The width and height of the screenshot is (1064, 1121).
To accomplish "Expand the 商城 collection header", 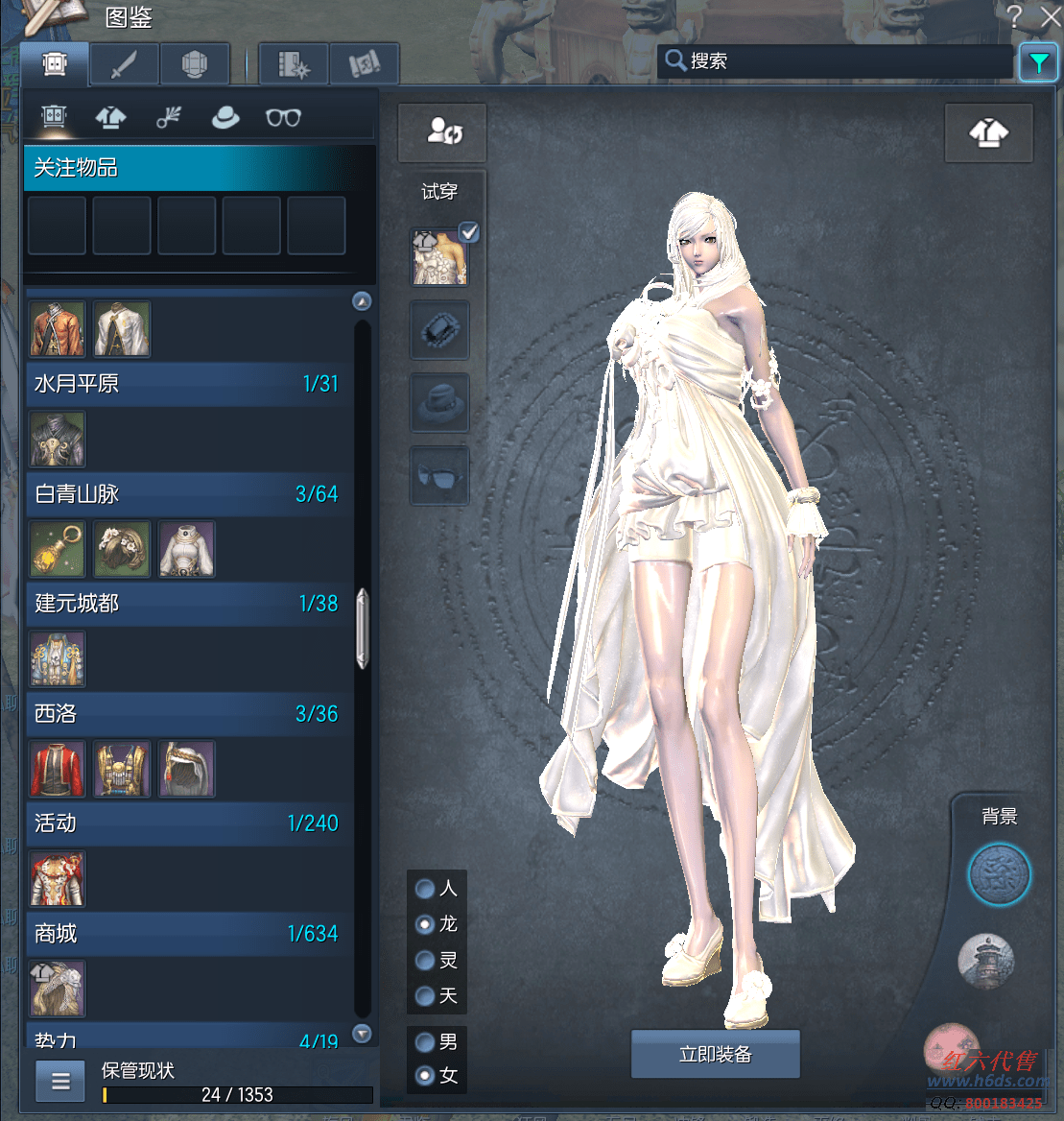I will pos(187,934).
